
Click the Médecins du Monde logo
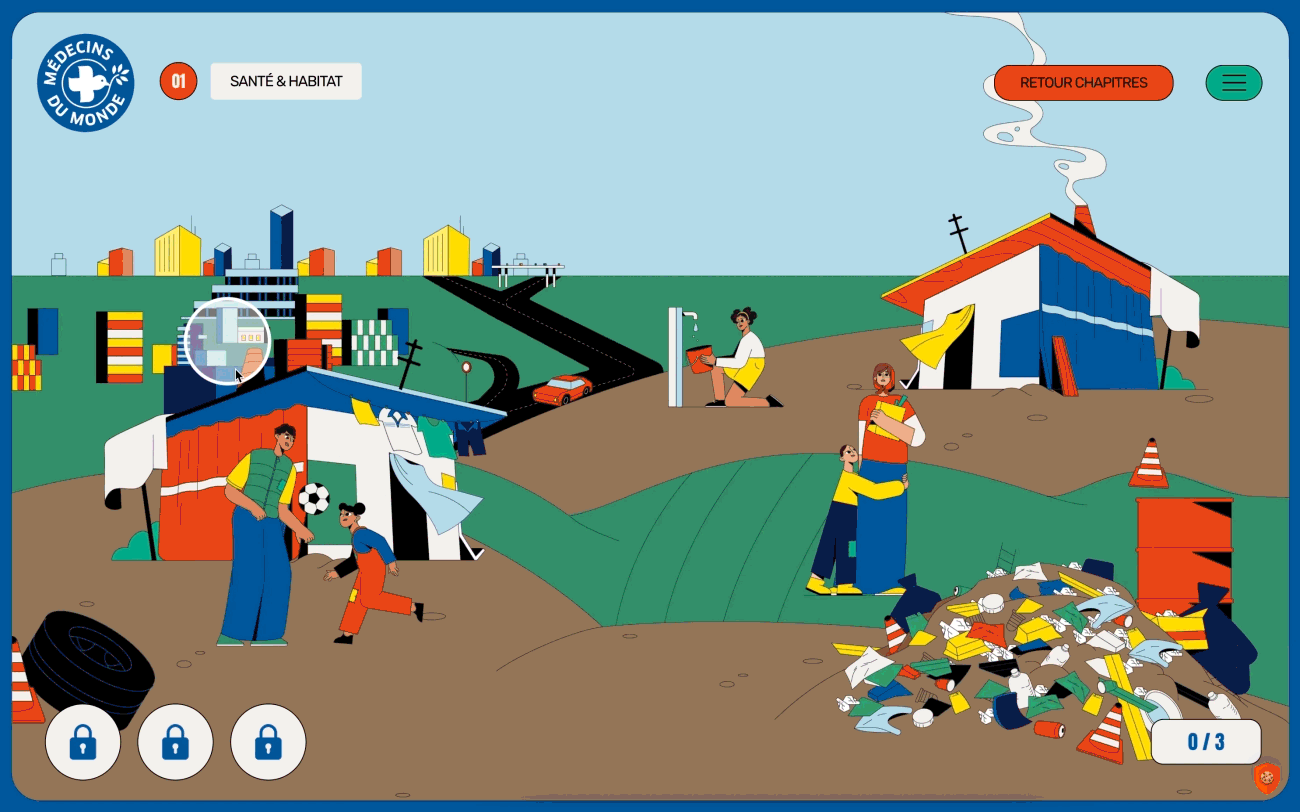coord(85,83)
